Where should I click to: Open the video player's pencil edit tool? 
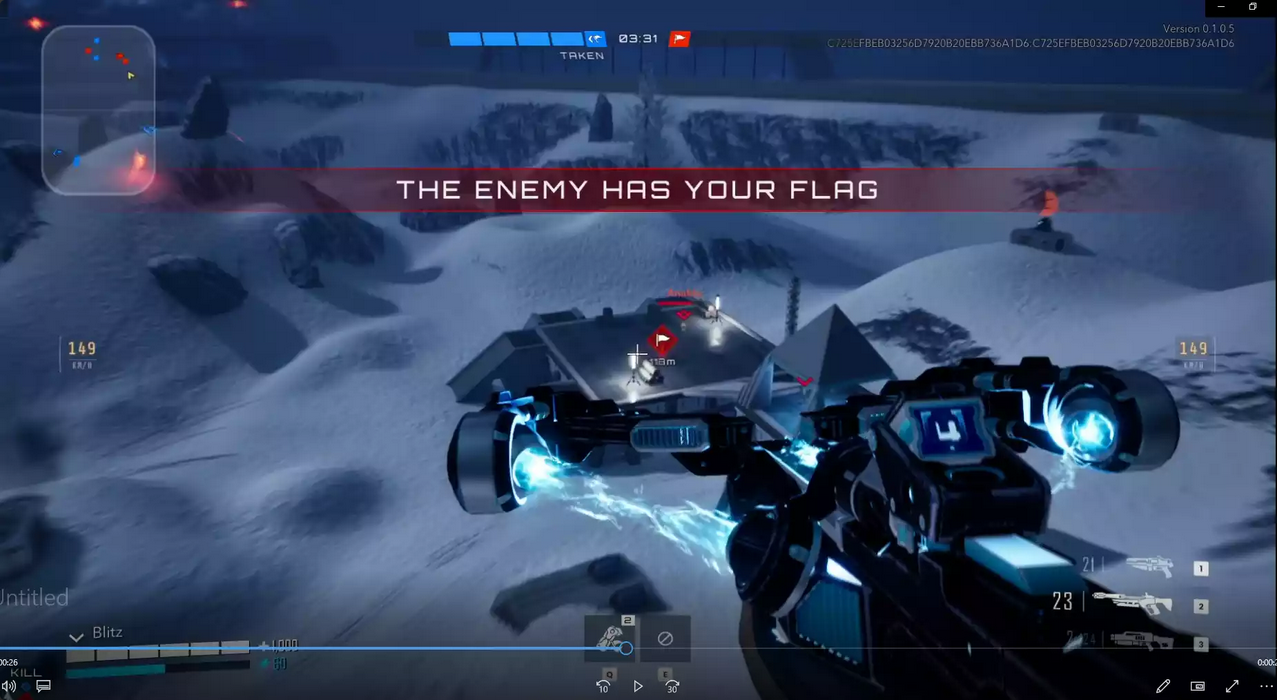[x=1163, y=686]
